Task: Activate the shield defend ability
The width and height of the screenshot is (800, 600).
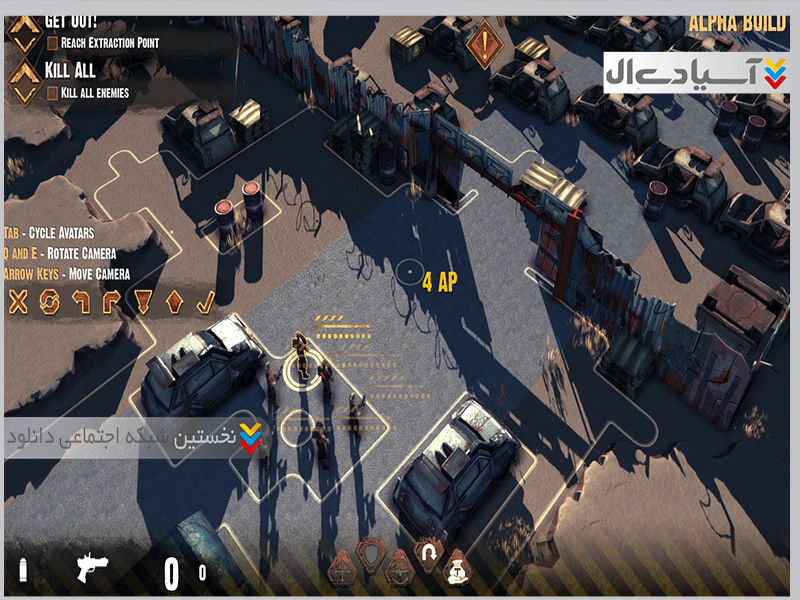Action: pyautogui.click(x=372, y=553)
